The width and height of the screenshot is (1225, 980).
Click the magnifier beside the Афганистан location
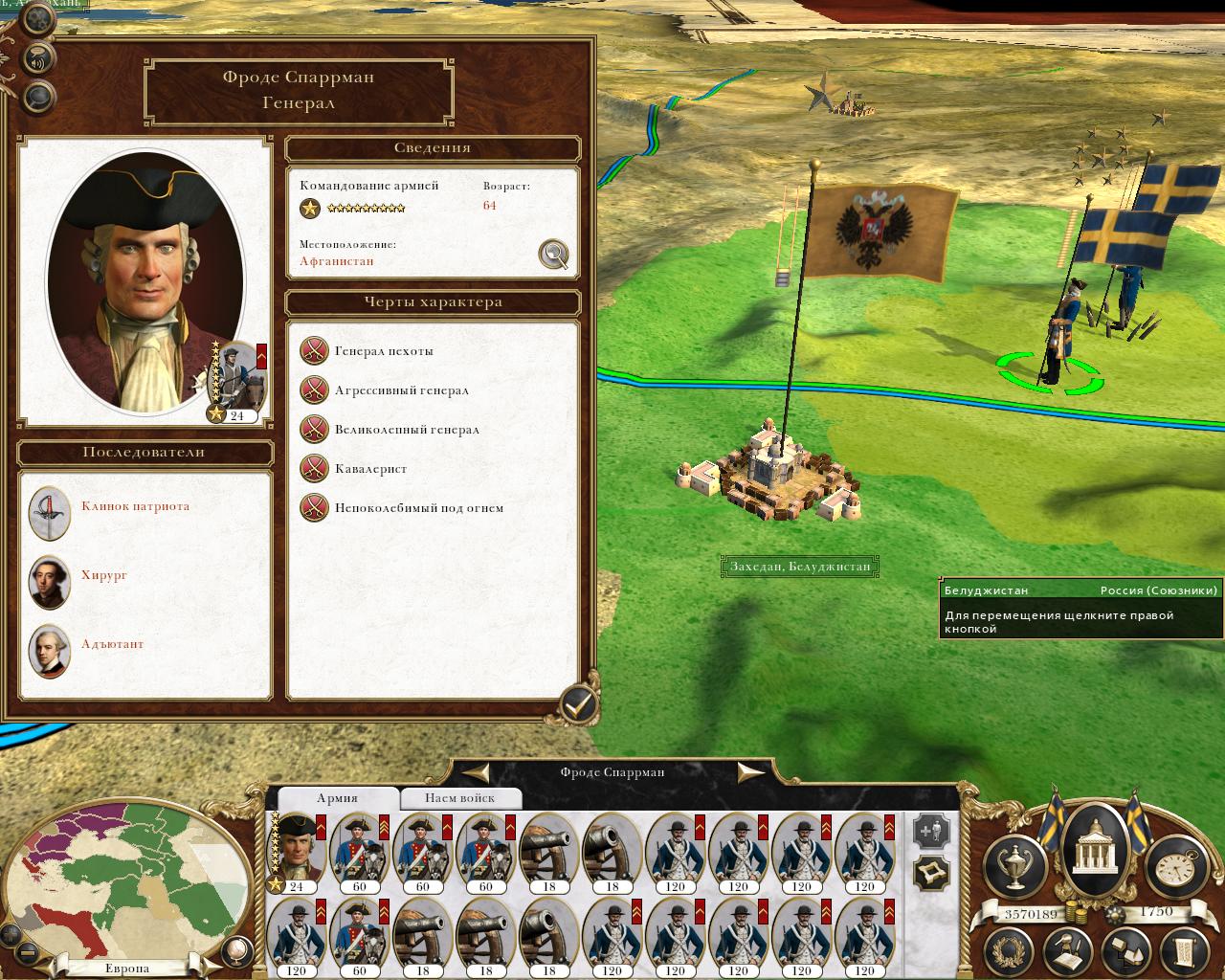(x=553, y=254)
